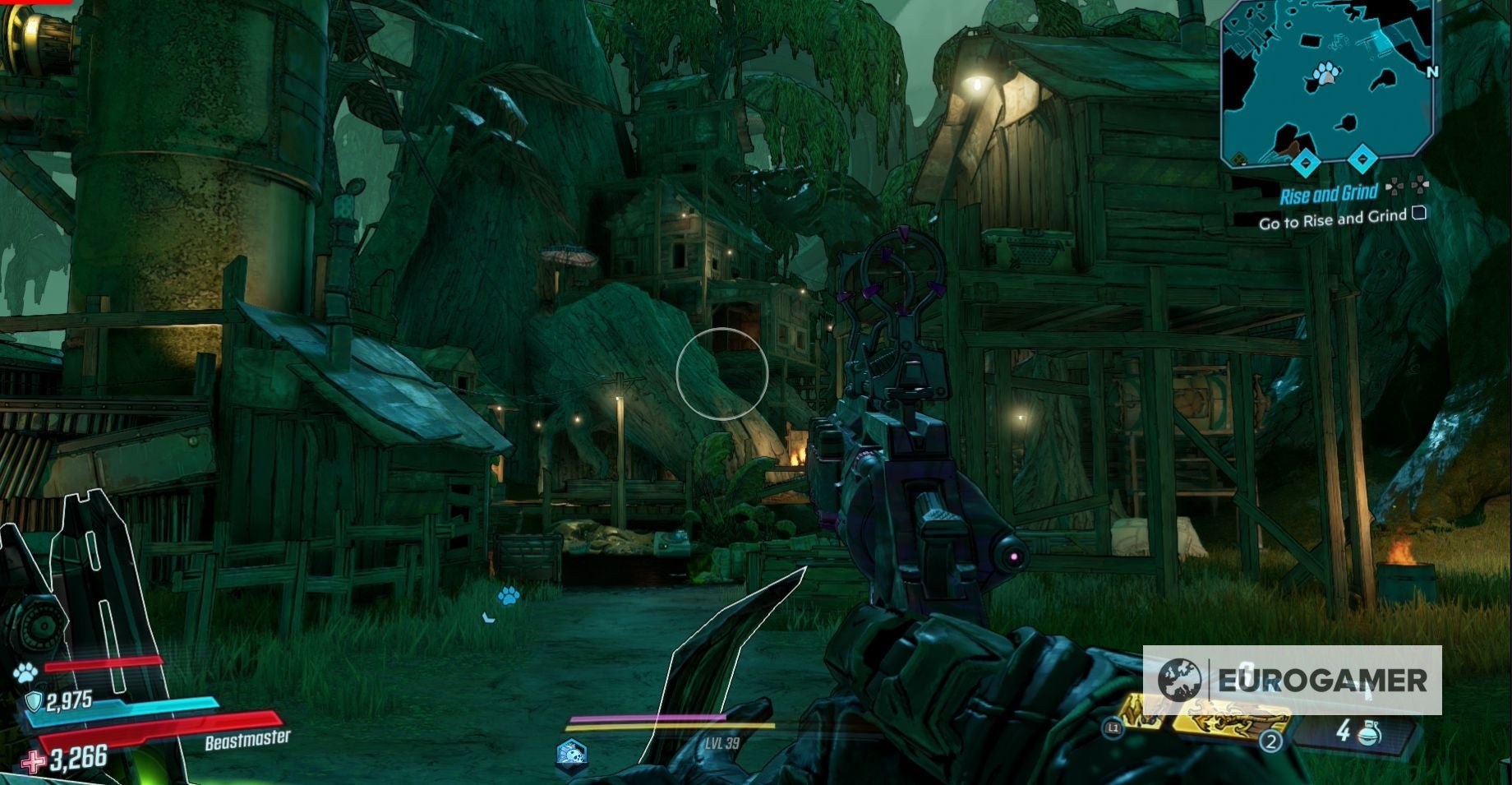Select the left fast-travel diamond marker below the minimap

[x=1306, y=163]
